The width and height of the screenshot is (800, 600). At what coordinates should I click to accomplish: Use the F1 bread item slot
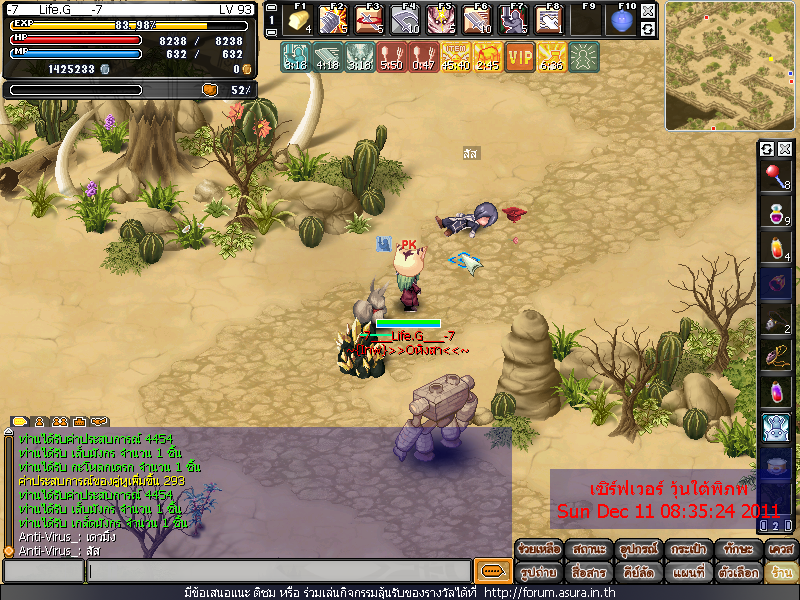(298, 21)
